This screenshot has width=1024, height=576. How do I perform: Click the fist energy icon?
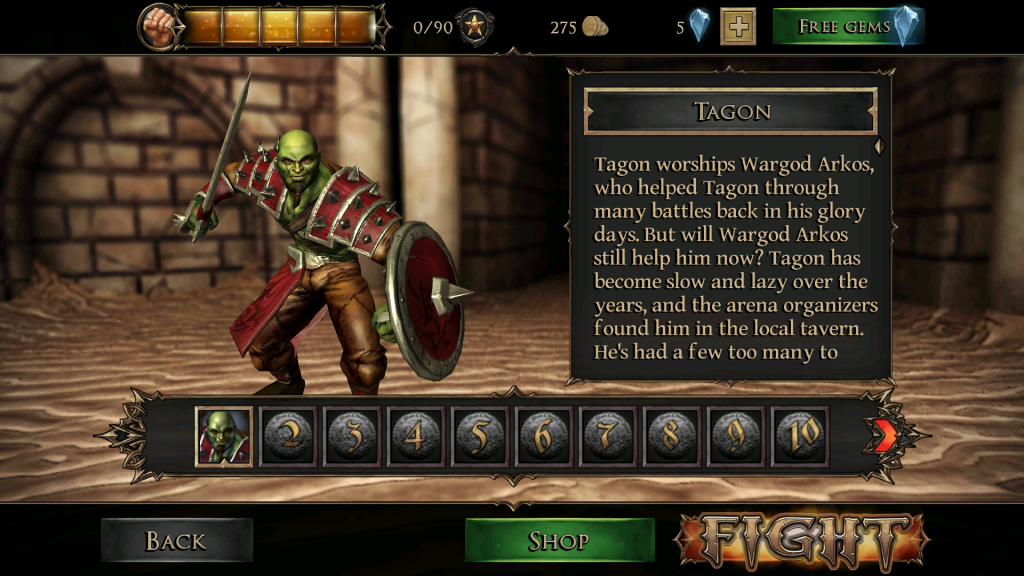[157, 26]
